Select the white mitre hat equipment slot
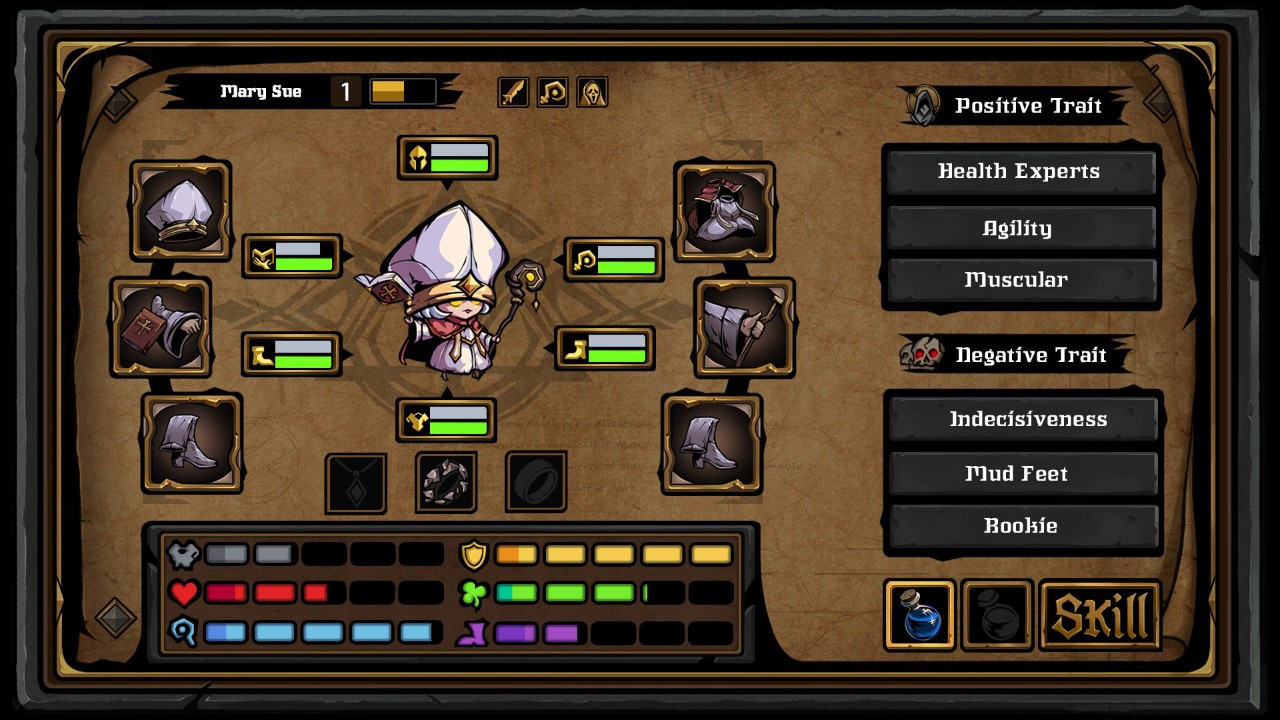 click(180, 210)
